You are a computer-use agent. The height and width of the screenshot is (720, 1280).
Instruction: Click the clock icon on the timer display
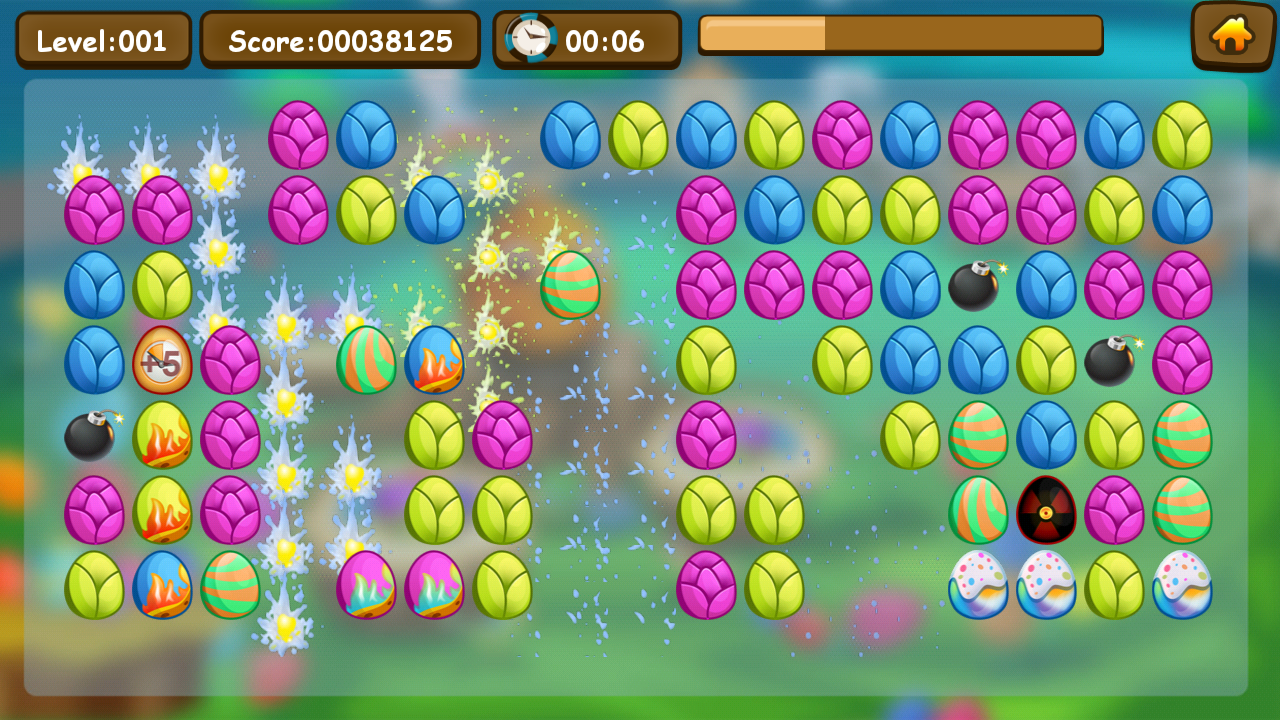tap(531, 39)
